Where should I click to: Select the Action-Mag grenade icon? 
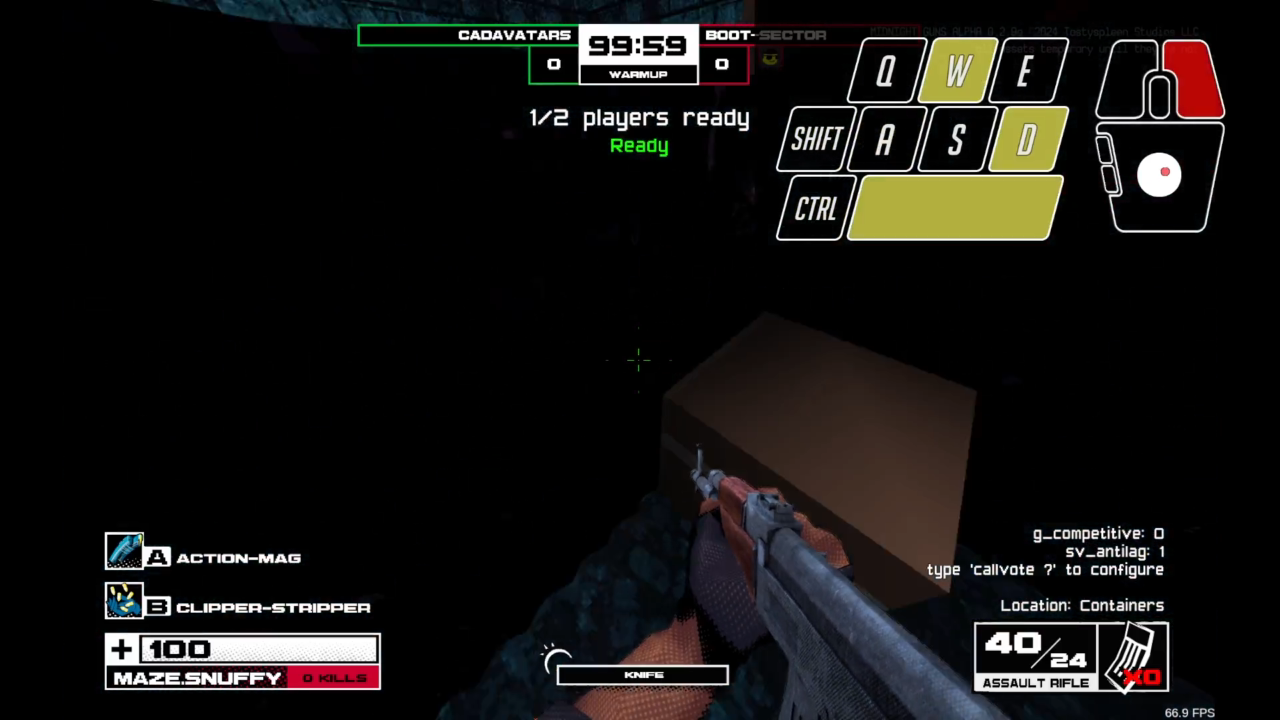[x=125, y=550]
